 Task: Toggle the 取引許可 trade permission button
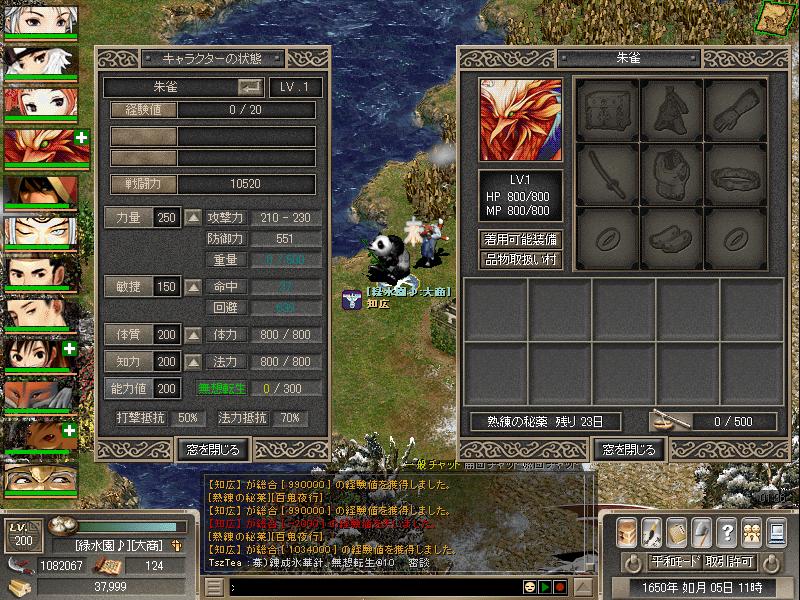728,562
